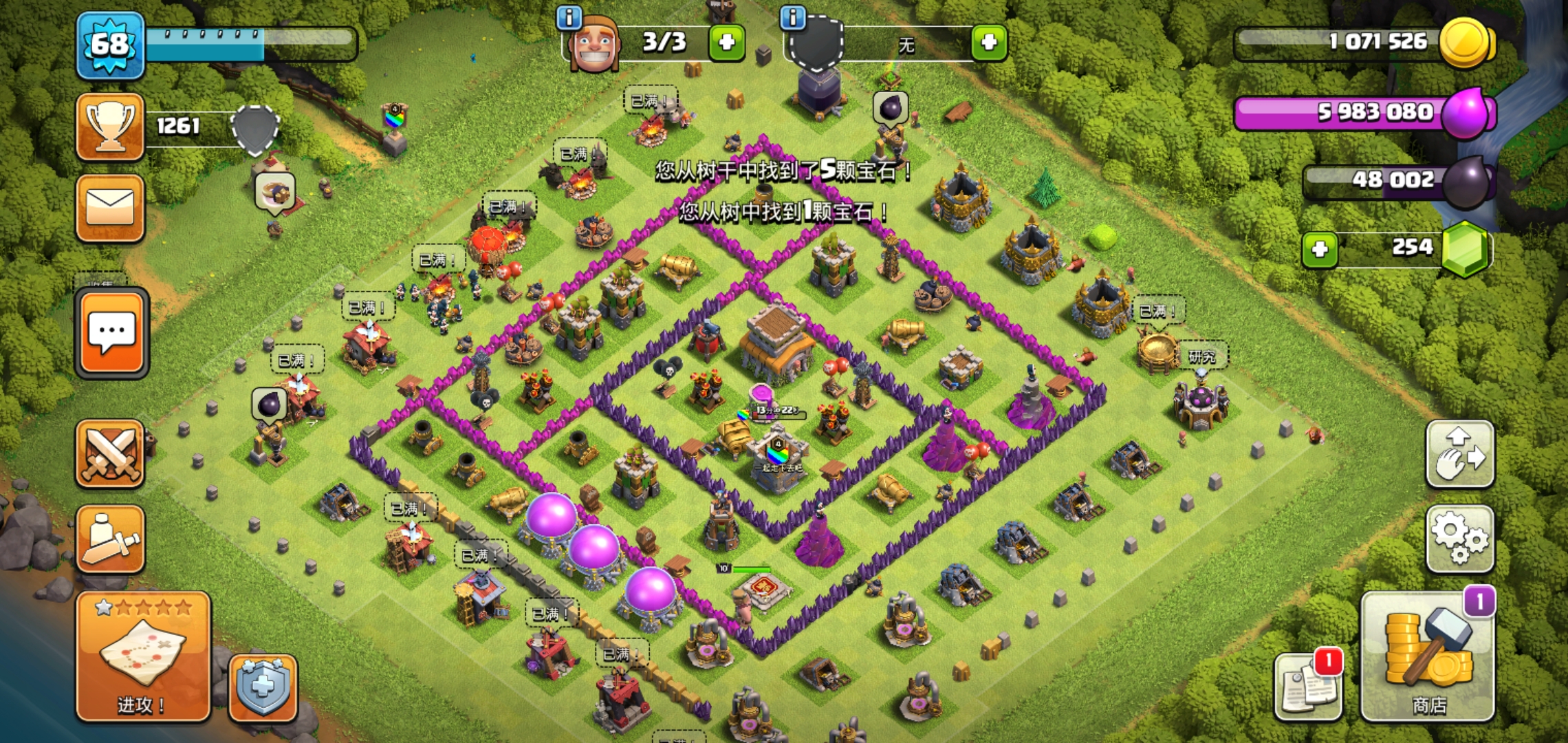Show shield information via info icon
Viewport: 1568px width, 743px height.
(792, 18)
